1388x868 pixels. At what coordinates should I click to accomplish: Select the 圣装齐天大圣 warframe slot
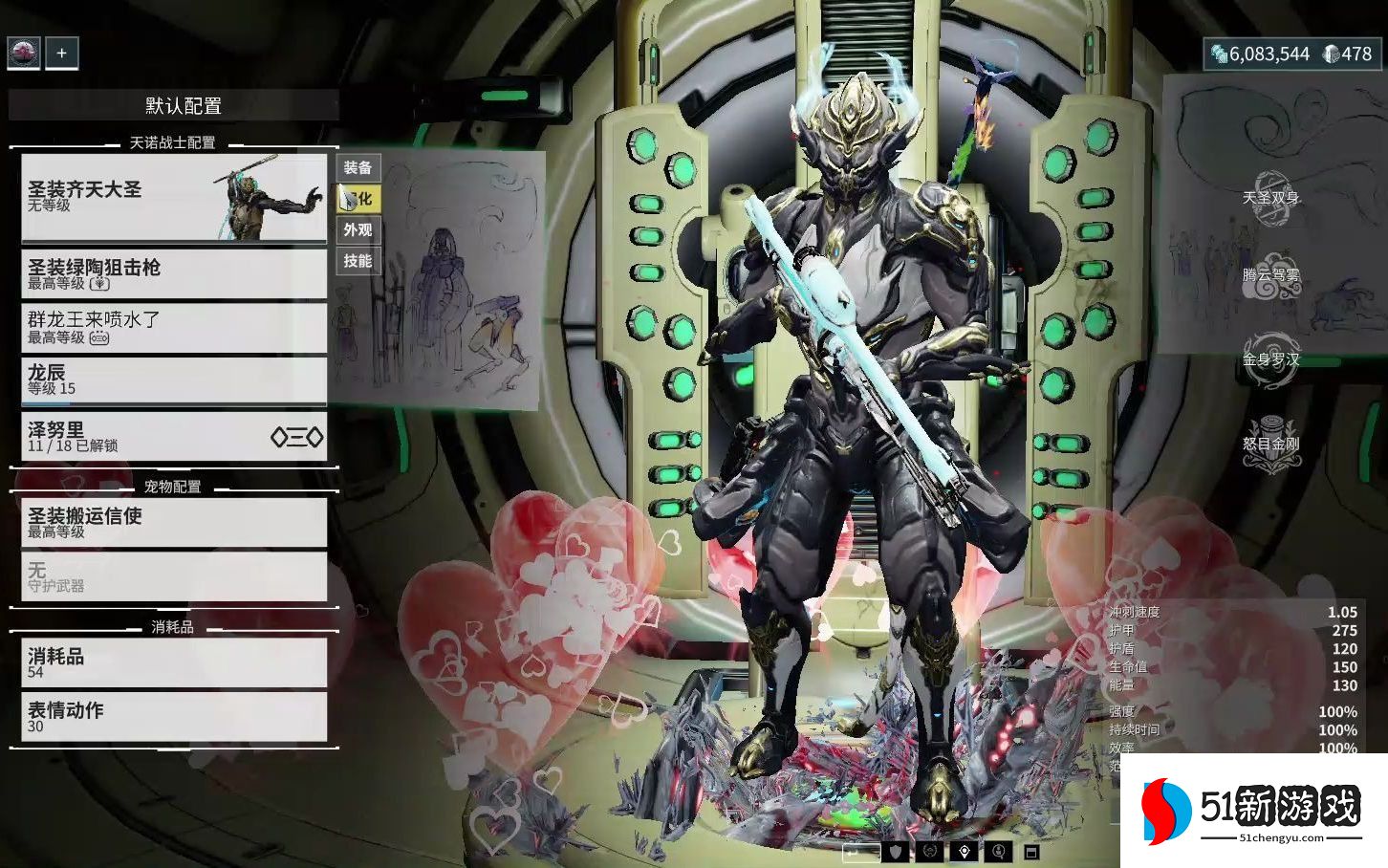pos(174,198)
